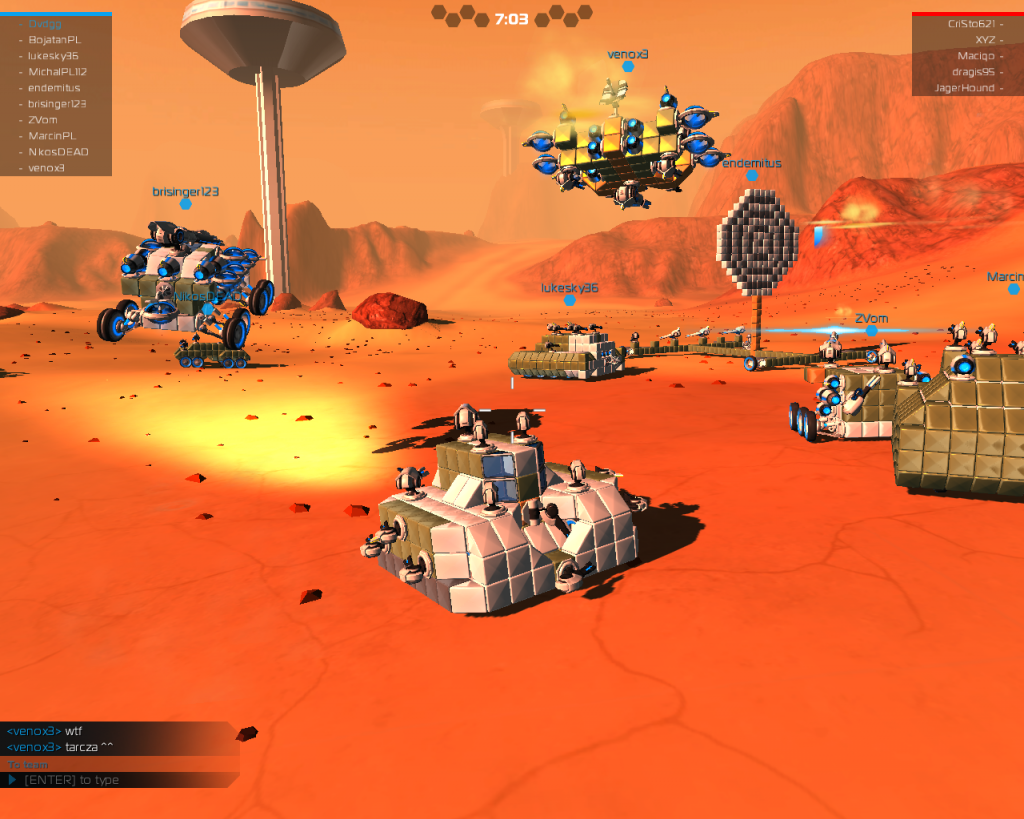
Task: Click MarcinPL in the team roster
Action: click(x=52, y=136)
